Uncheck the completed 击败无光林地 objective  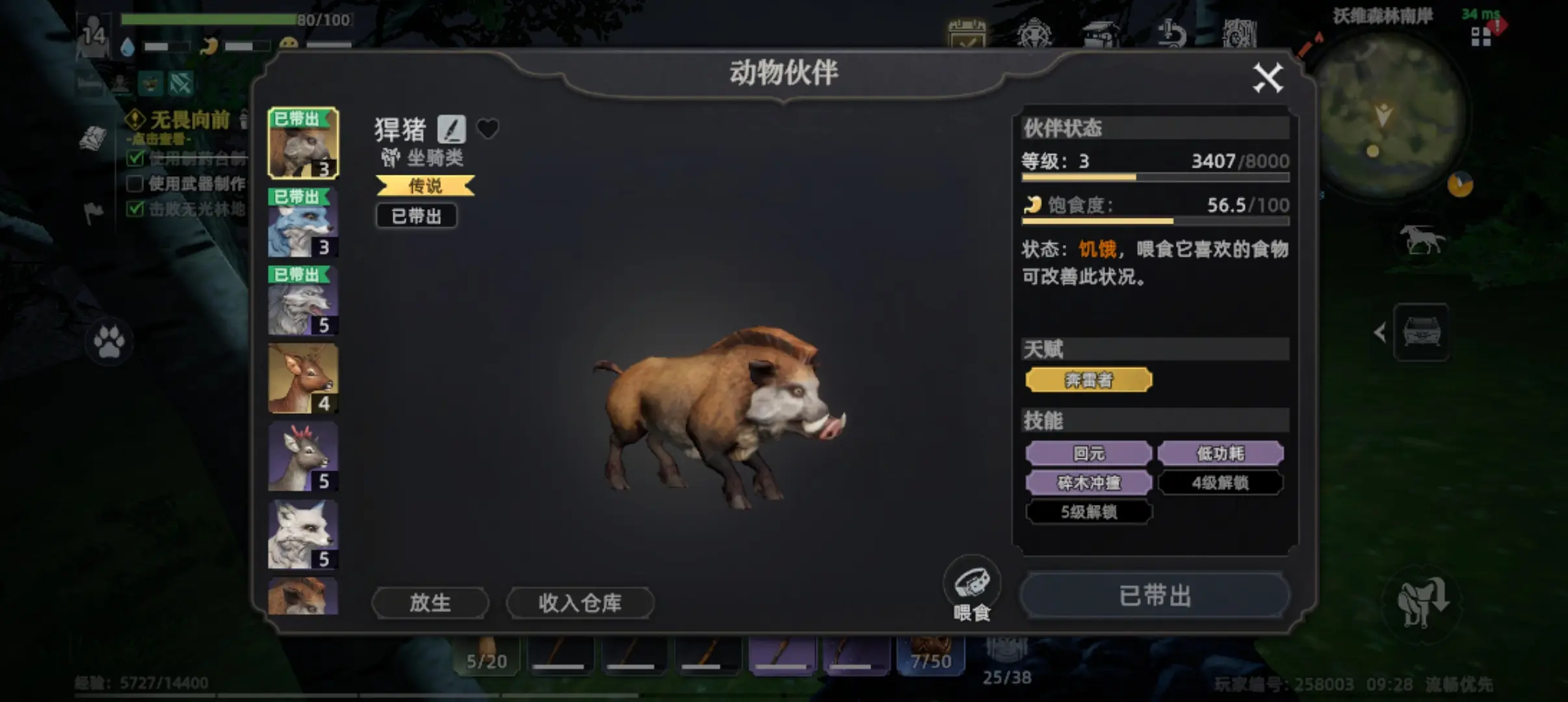pyautogui.click(x=135, y=210)
